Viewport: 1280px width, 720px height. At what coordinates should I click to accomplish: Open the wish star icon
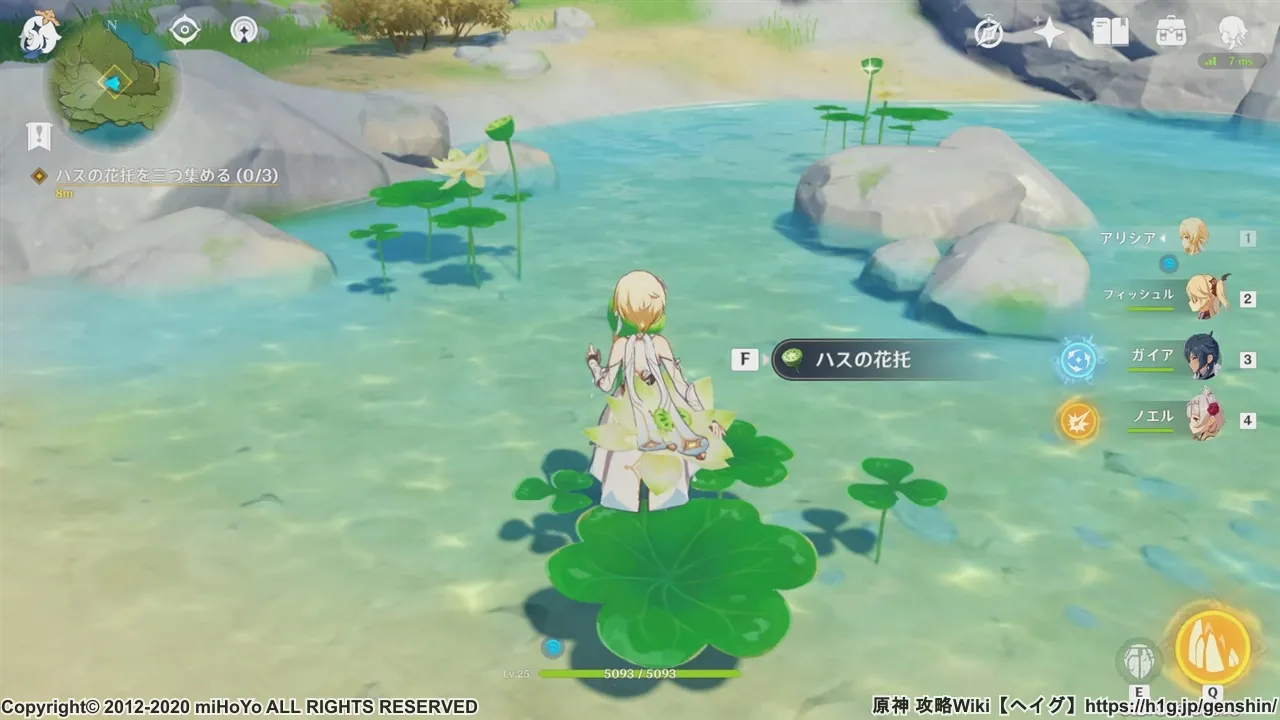pos(1049,33)
